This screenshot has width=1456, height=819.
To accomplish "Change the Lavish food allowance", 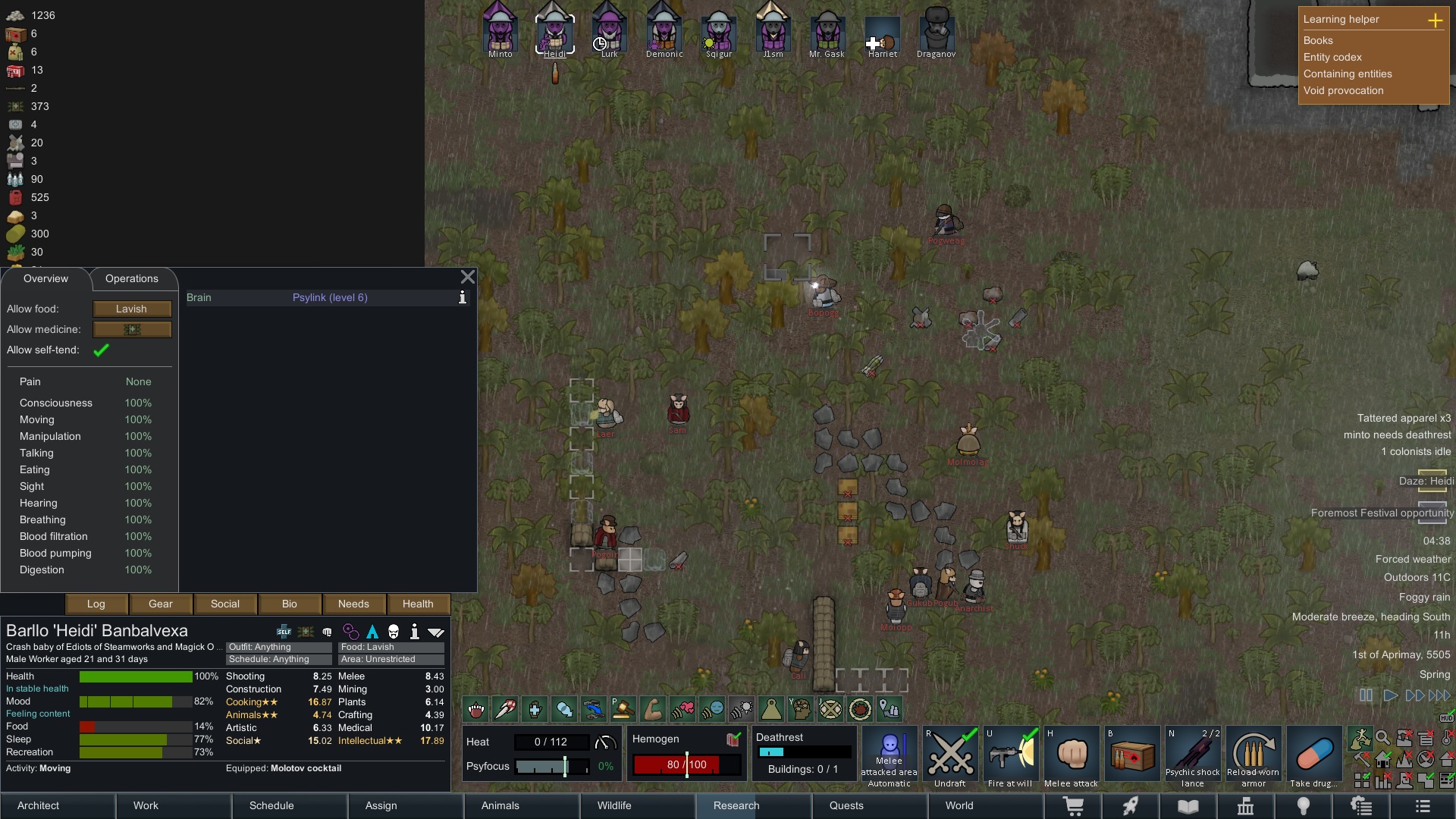I will (132, 309).
